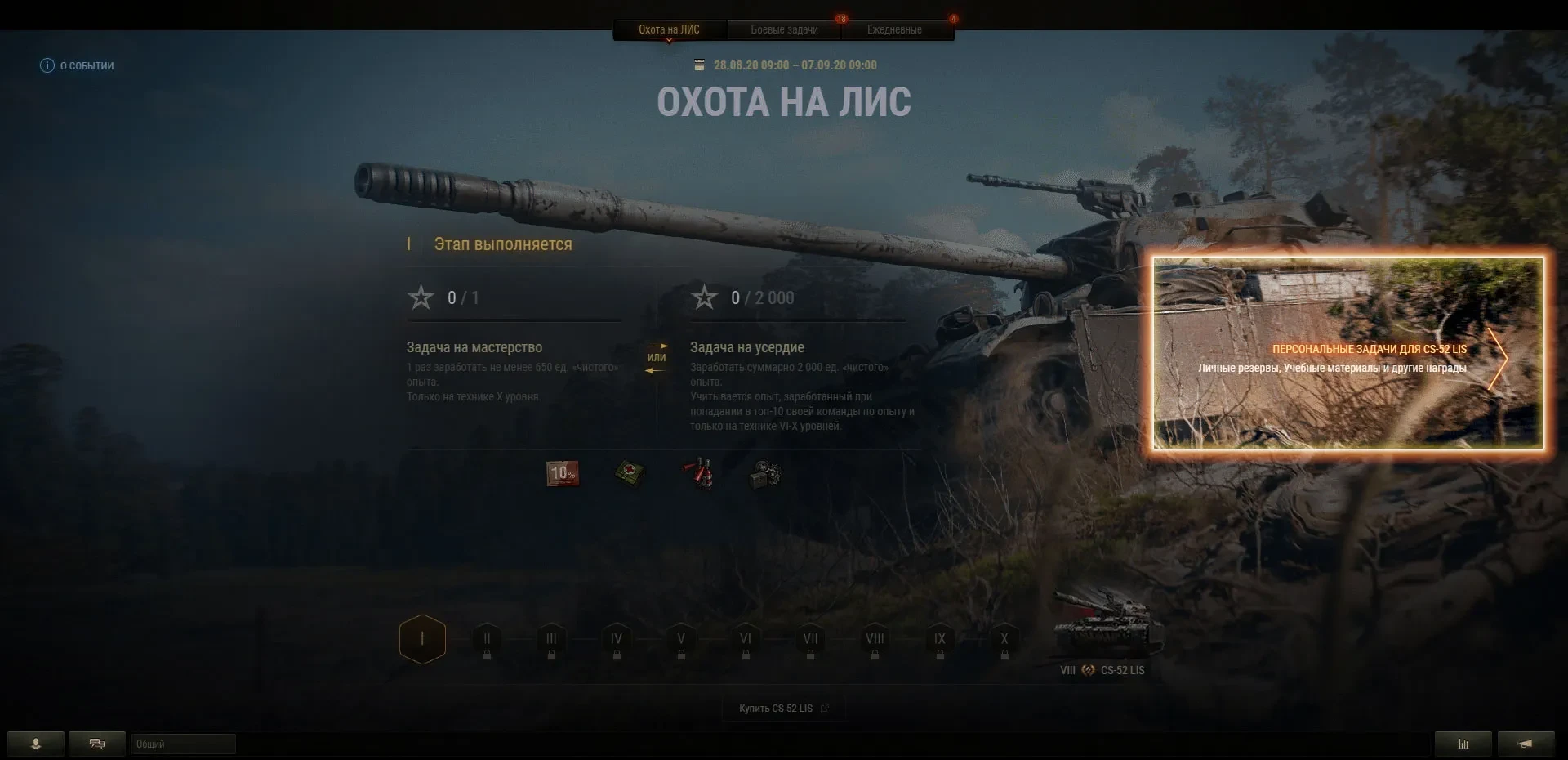The image size is (1568, 760).
Task: Inspect the fire extinguisher reward icon
Action: (x=699, y=473)
